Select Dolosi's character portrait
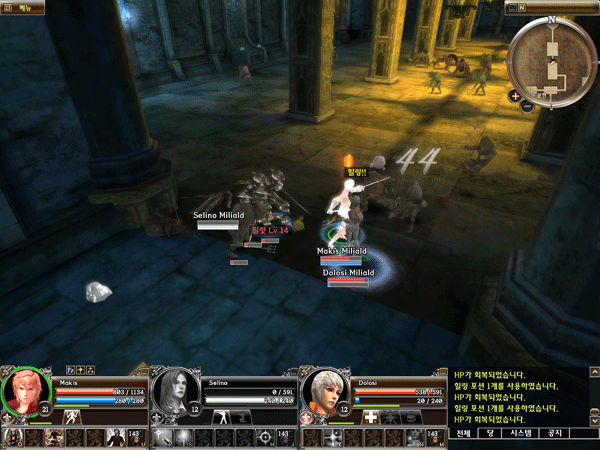600x450 pixels. pyautogui.click(x=322, y=391)
